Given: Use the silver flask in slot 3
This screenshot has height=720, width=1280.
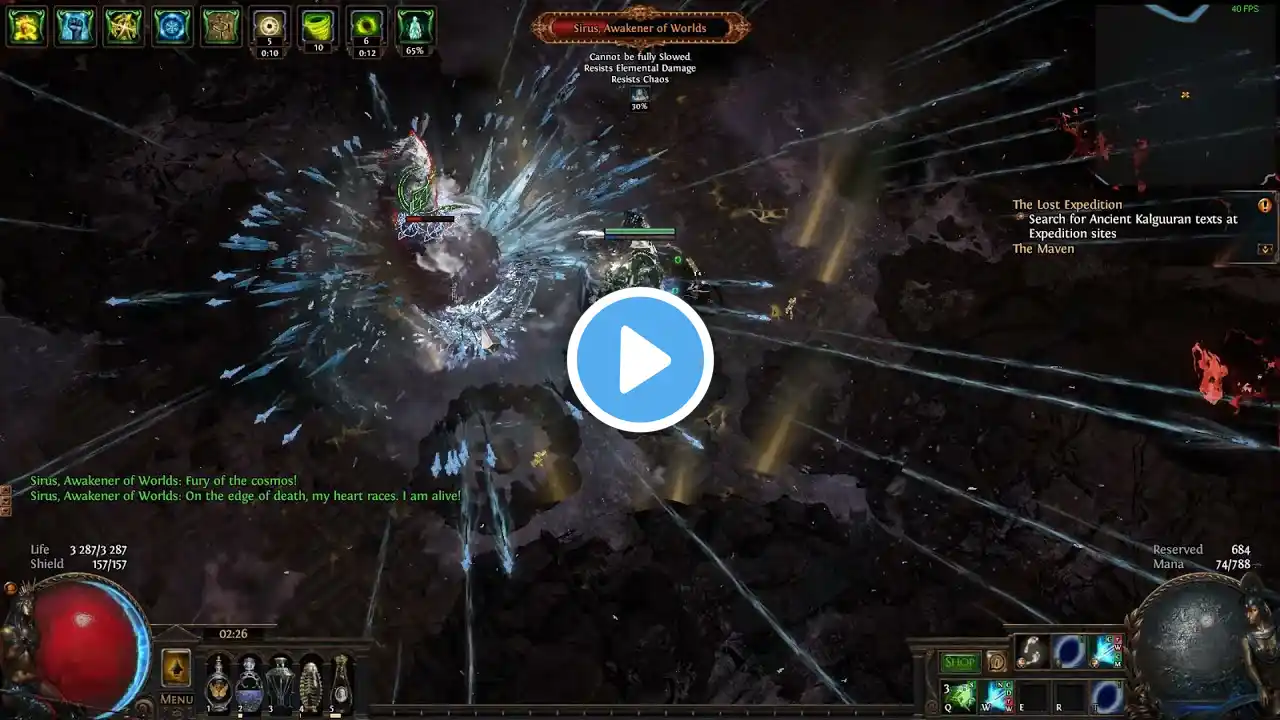Looking at the screenshot, I should pyautogui.click(x=280, y=682).
